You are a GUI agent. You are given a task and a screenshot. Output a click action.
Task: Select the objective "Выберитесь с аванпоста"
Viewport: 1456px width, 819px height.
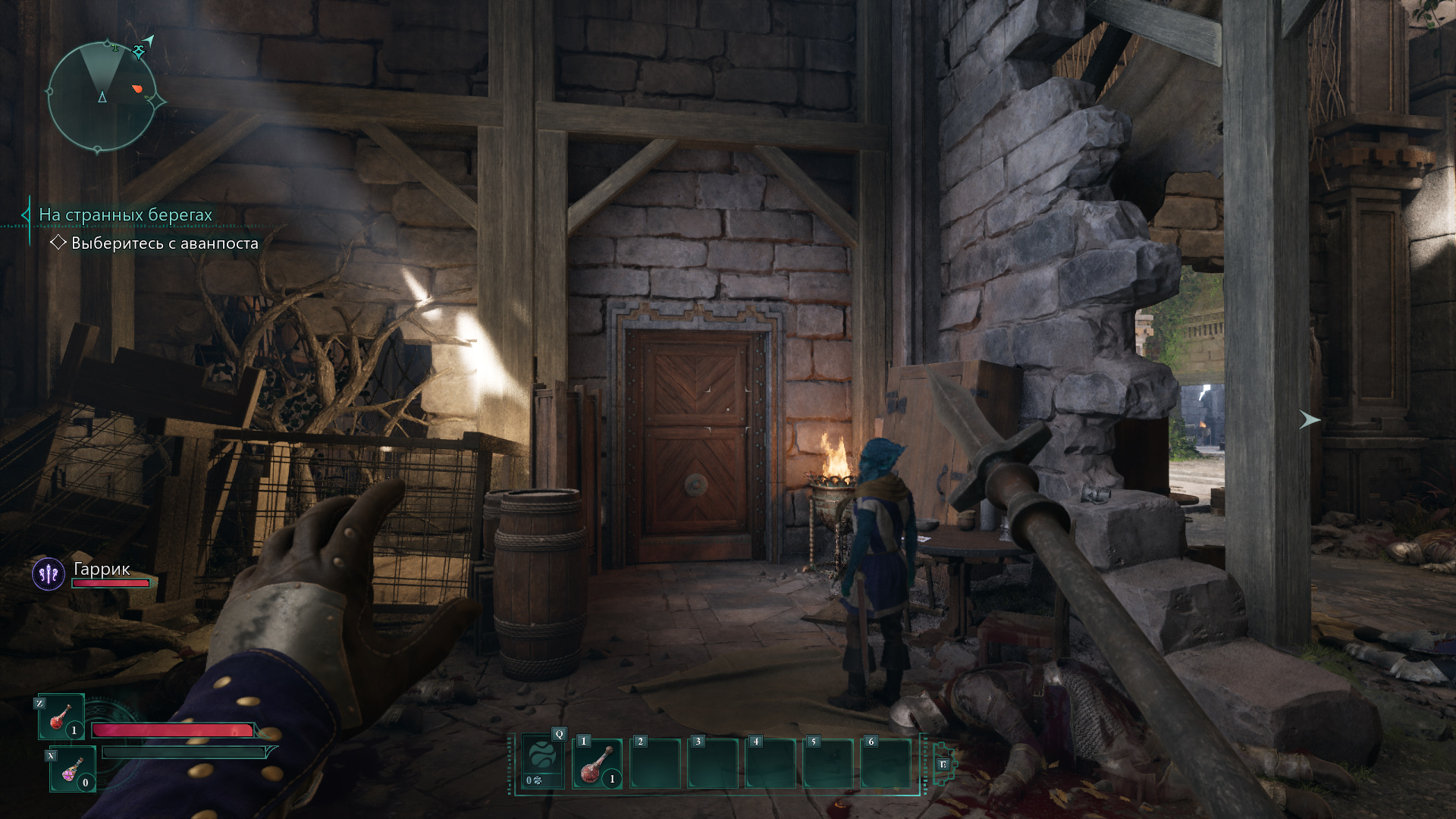[164, 243]
